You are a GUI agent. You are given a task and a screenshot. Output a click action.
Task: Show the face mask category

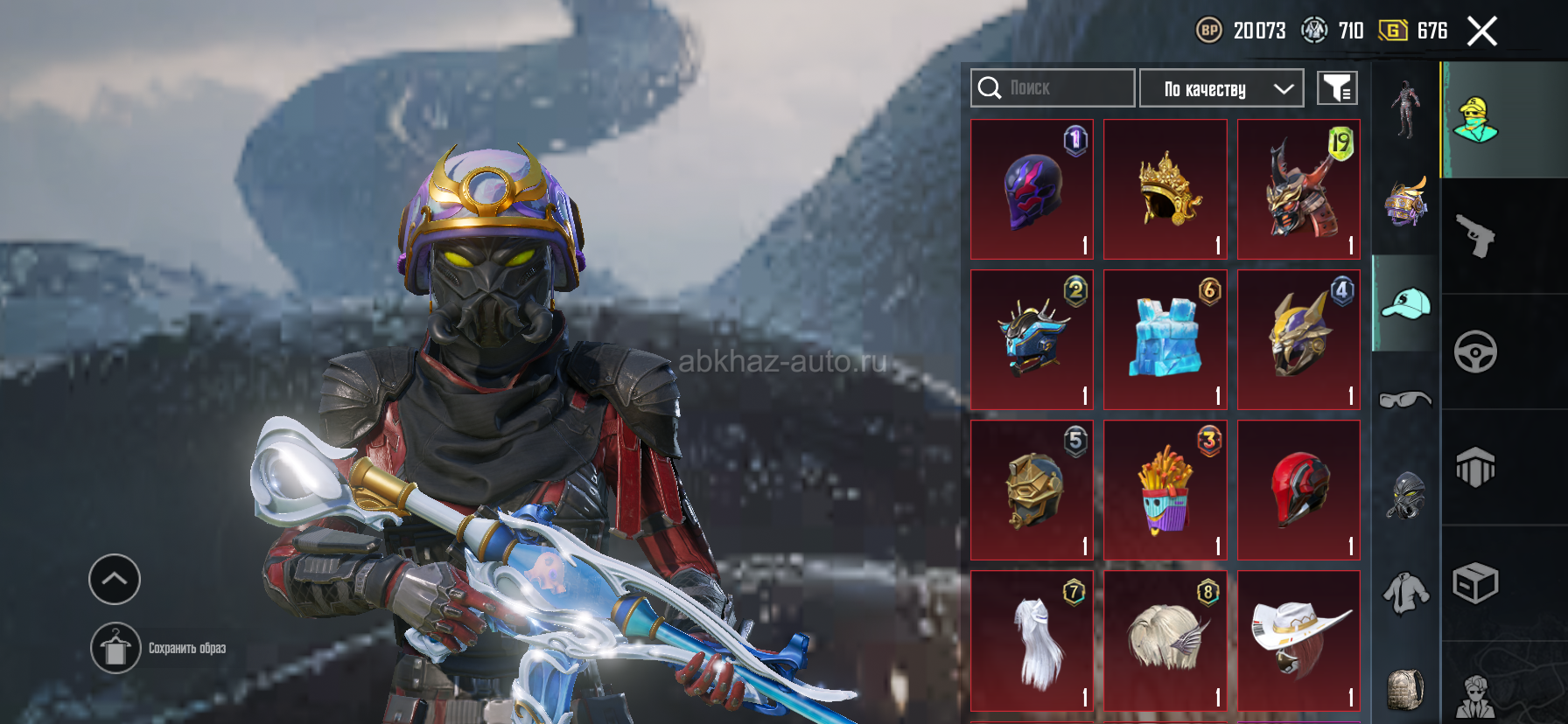click(x=1405, y=496)
